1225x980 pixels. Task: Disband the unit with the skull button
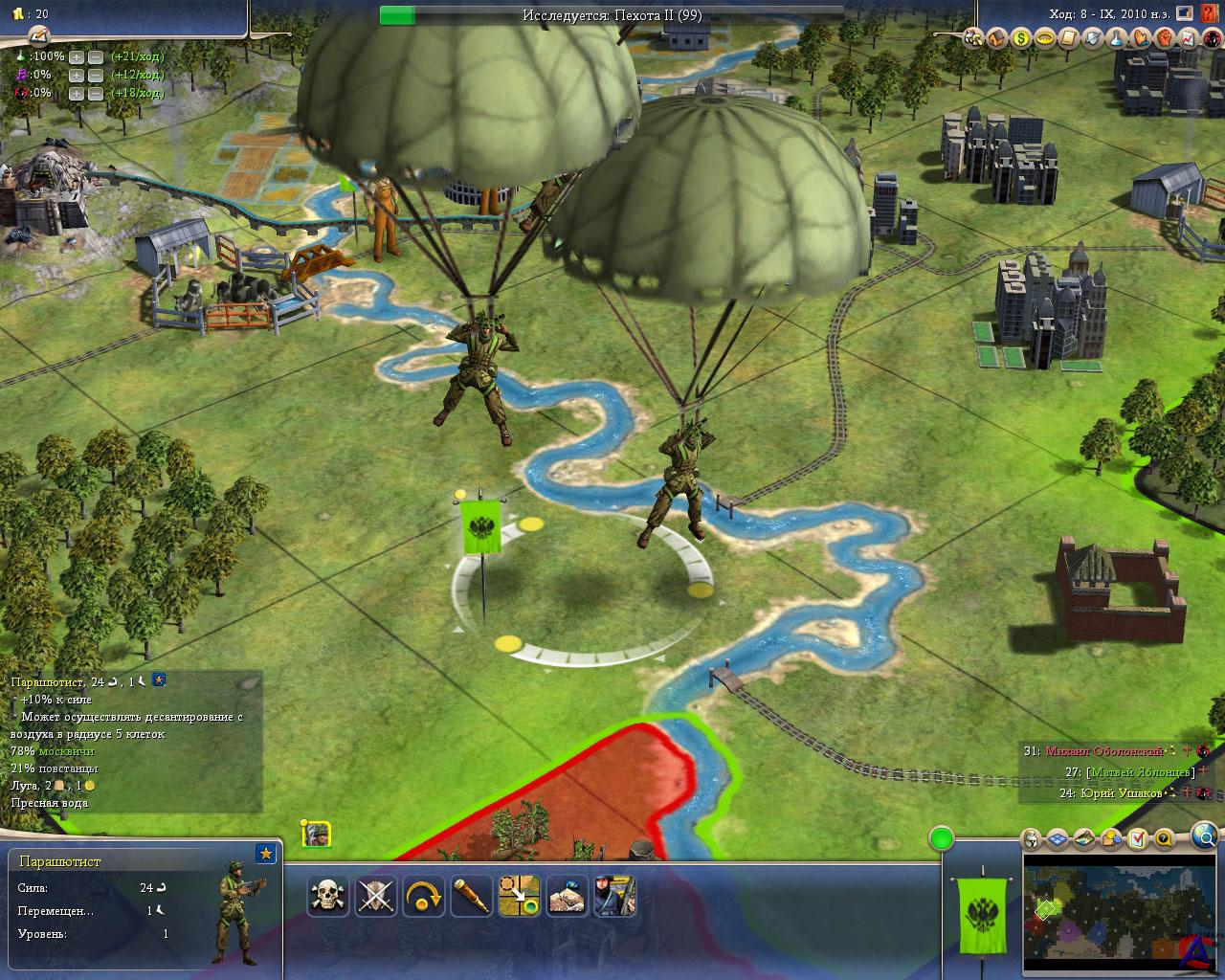[x=327, y=897]
